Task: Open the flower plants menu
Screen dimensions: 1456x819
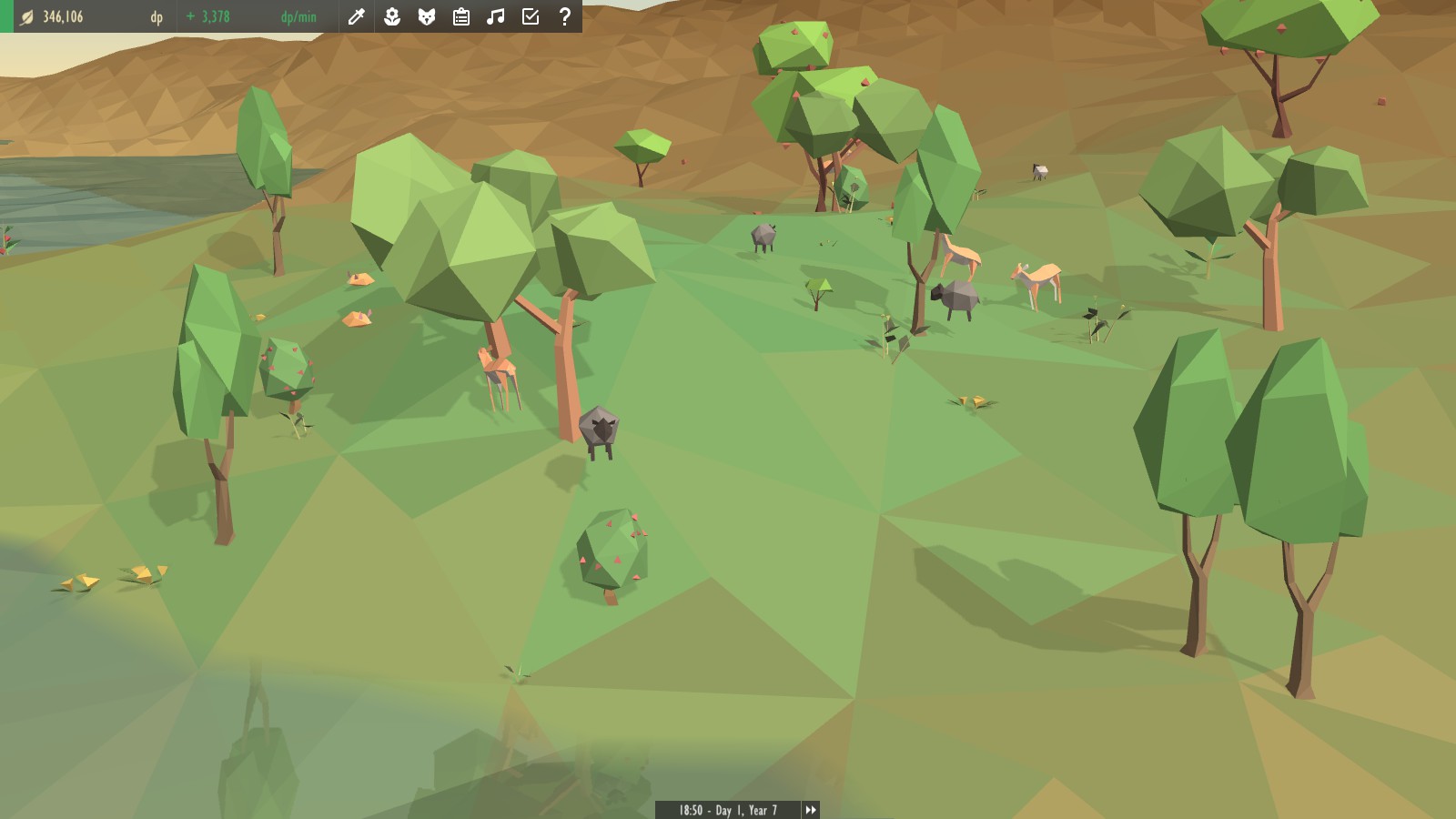Action: 391,16
